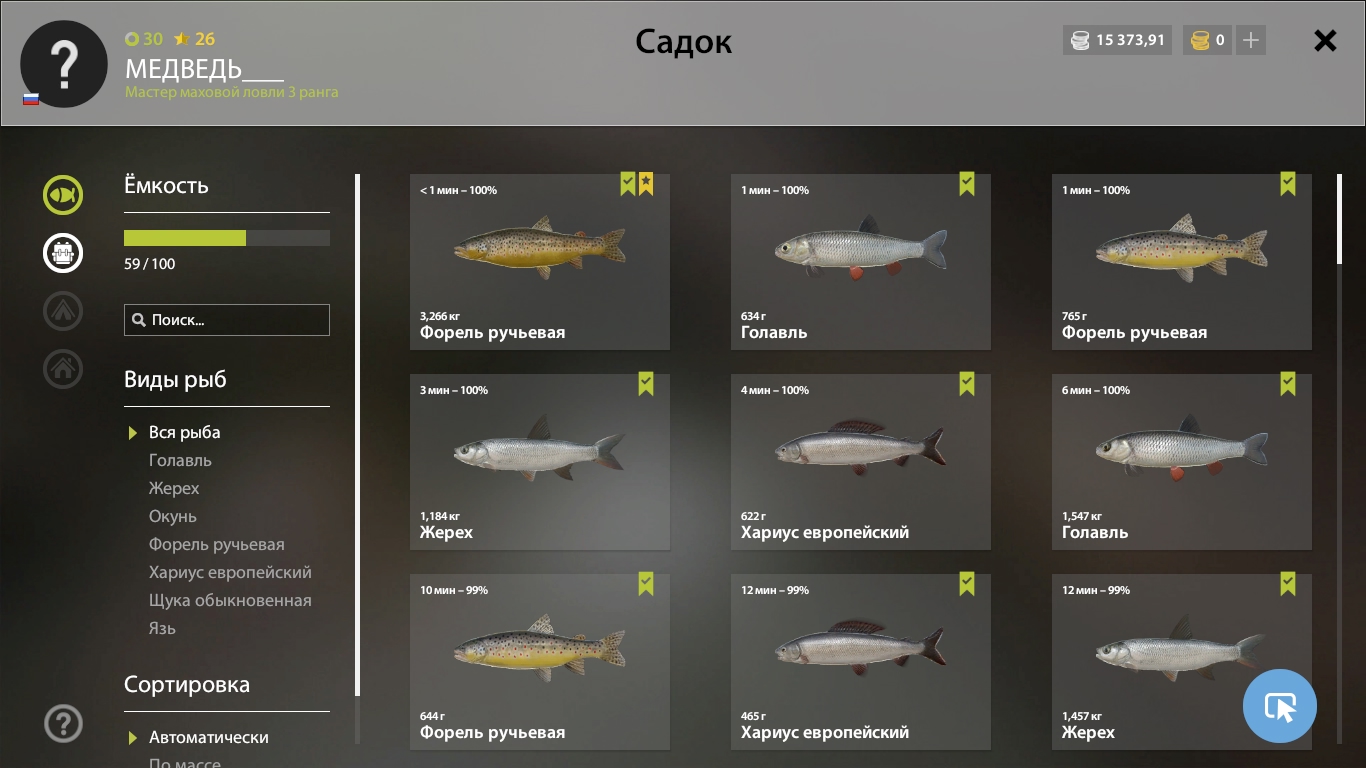The height and width of the screenshot is (768, 1366).
Task: Click the plus button to add gold coins
Action: (1251, 41)
